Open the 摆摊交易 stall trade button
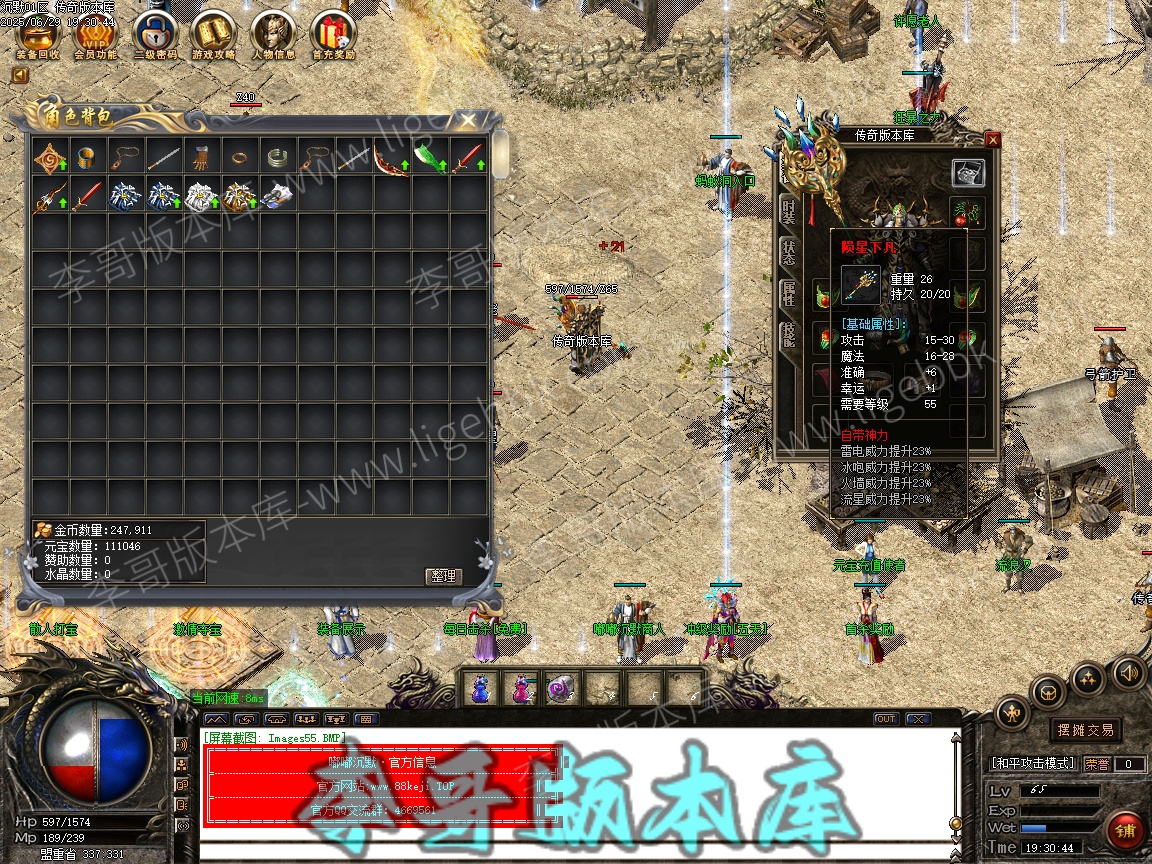 point(1086,730)
